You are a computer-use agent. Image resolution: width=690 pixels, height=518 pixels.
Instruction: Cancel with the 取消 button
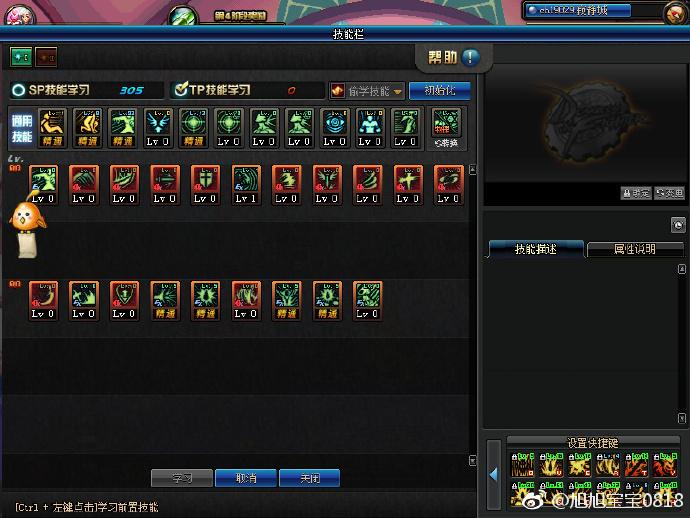point(246,478)
